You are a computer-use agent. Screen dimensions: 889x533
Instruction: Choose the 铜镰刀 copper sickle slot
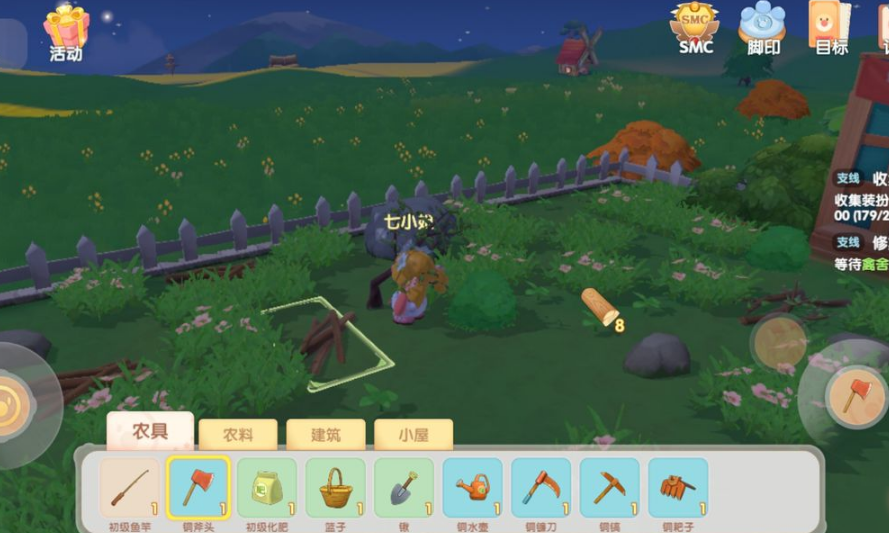point(541,488)
